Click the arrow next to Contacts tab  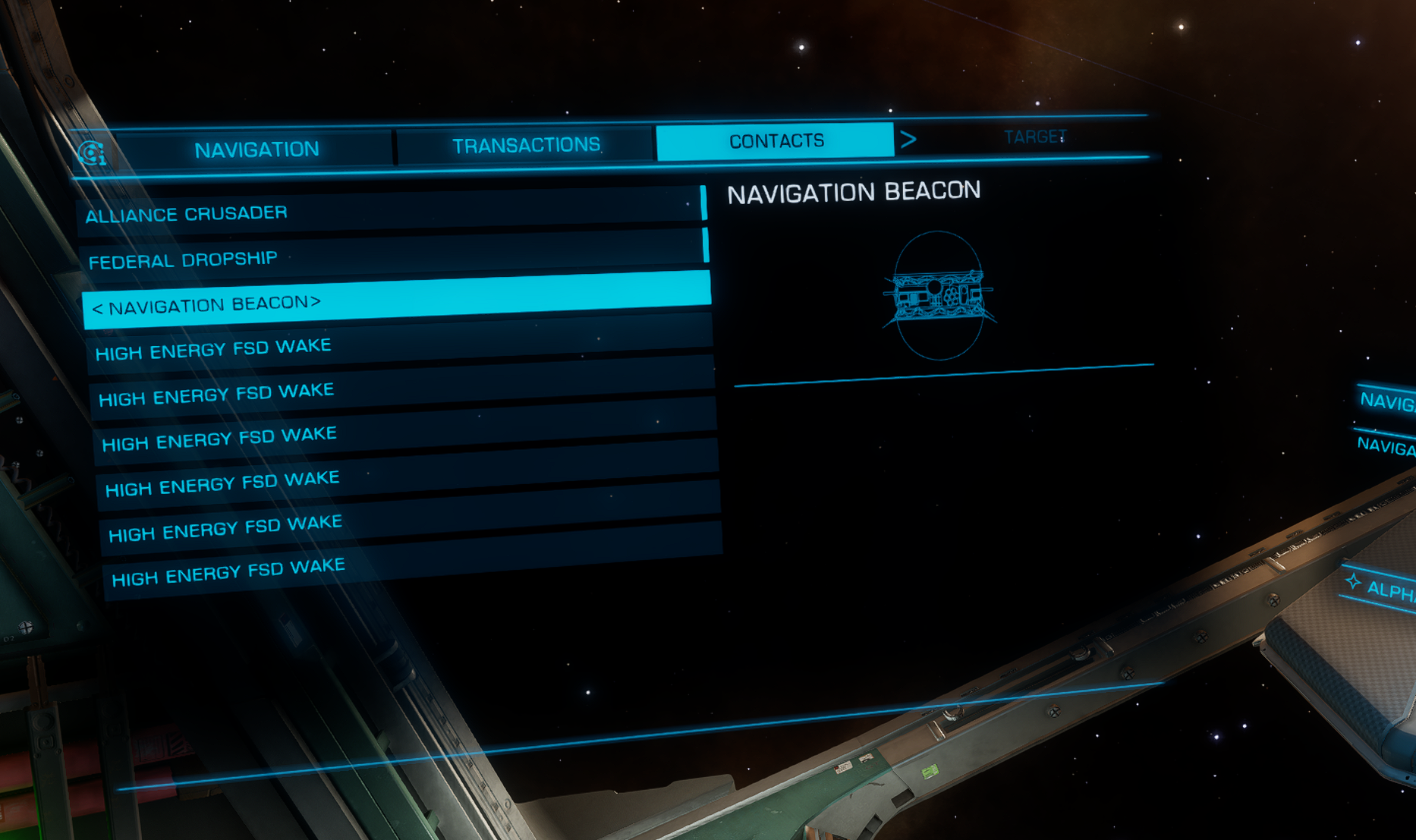pyautogui.click(x=908, y=140)
